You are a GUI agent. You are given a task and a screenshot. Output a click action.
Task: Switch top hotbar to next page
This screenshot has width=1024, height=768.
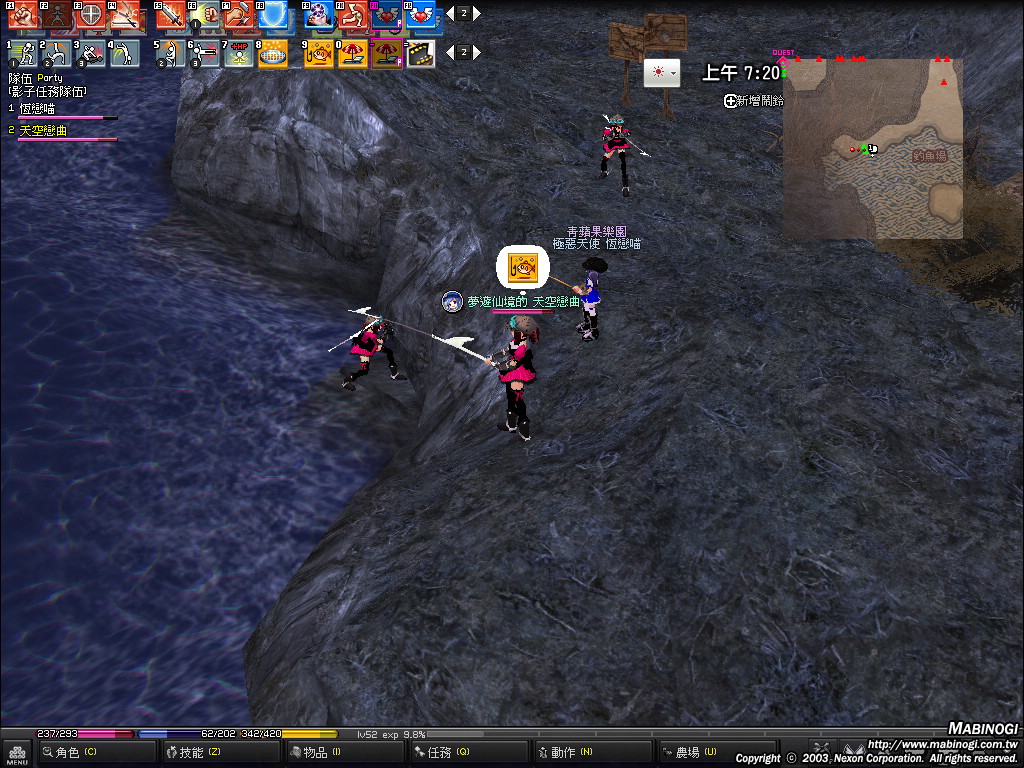(x=477, y=14)
